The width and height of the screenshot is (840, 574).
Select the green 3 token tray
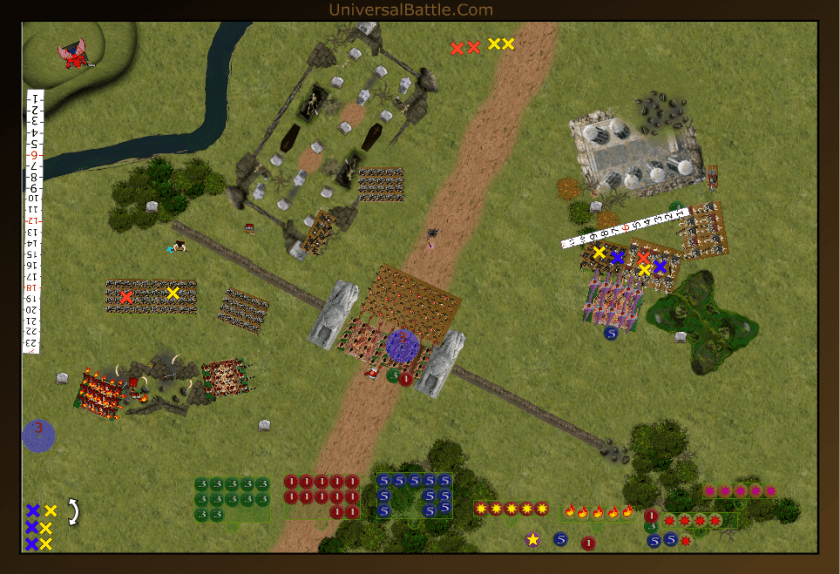tap(232, 498)
